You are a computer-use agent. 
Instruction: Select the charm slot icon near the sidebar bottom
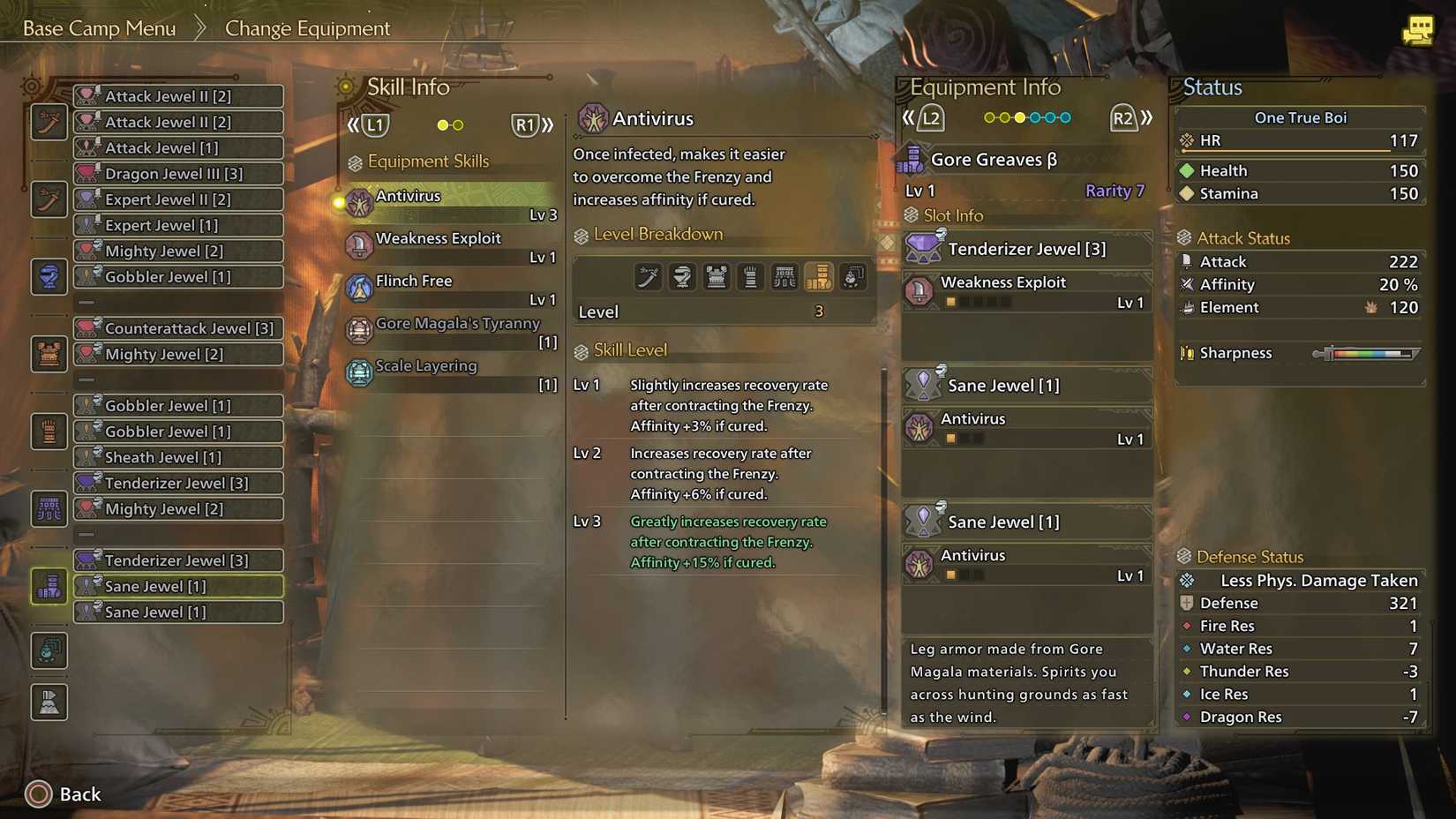(49, 650)
